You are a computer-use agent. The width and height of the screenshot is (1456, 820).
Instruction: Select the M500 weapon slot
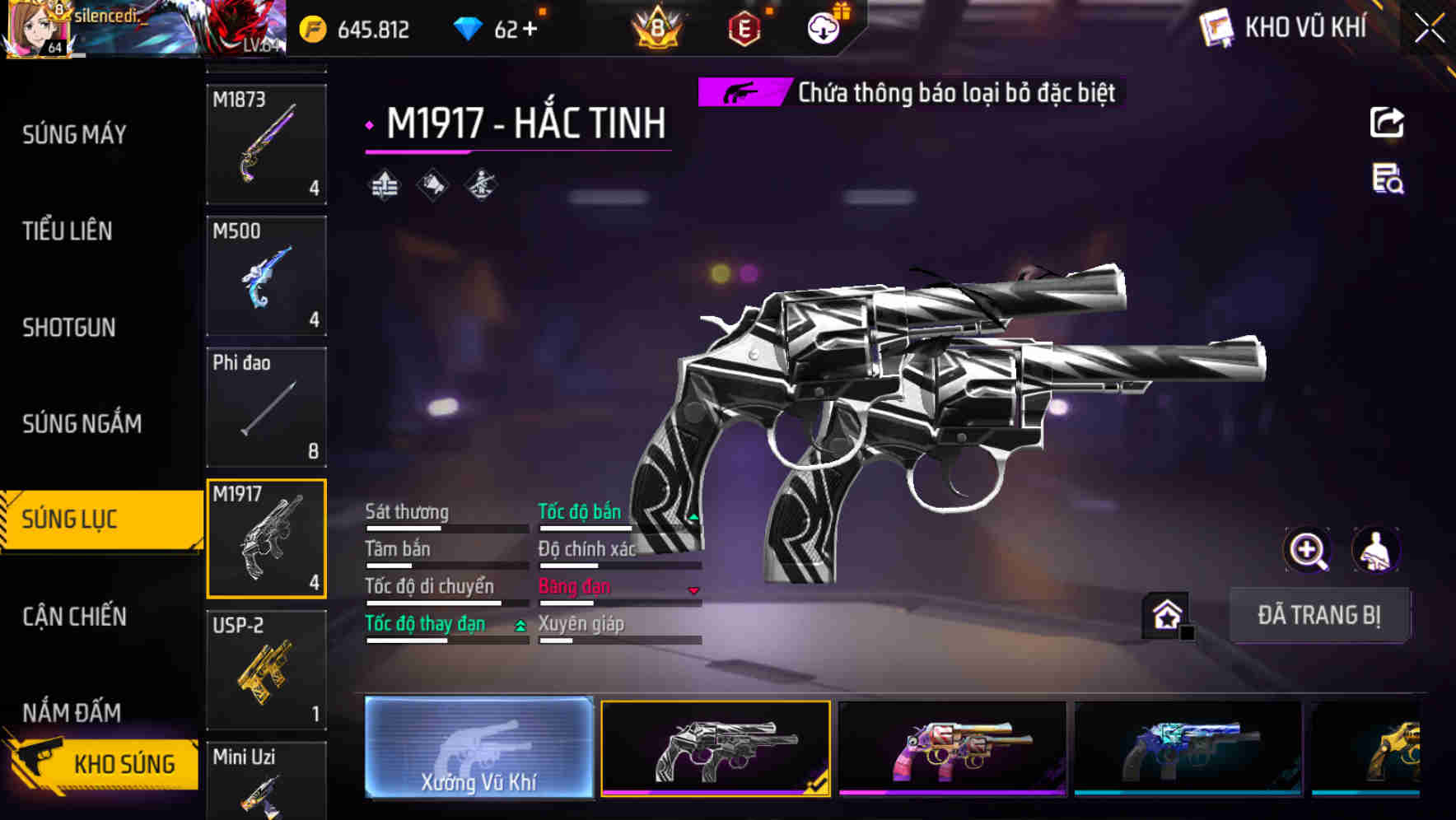266,276
